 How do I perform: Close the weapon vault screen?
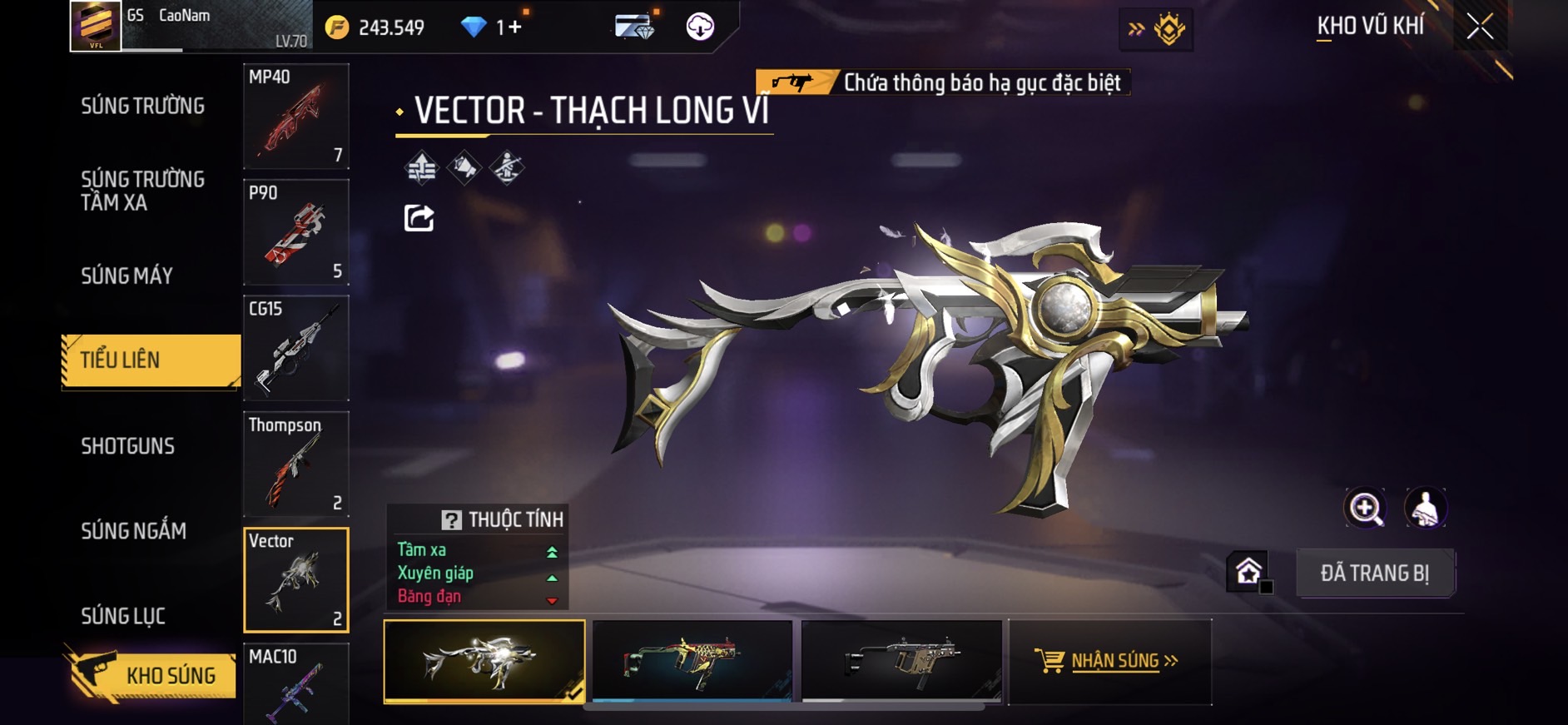(1480, 27)
